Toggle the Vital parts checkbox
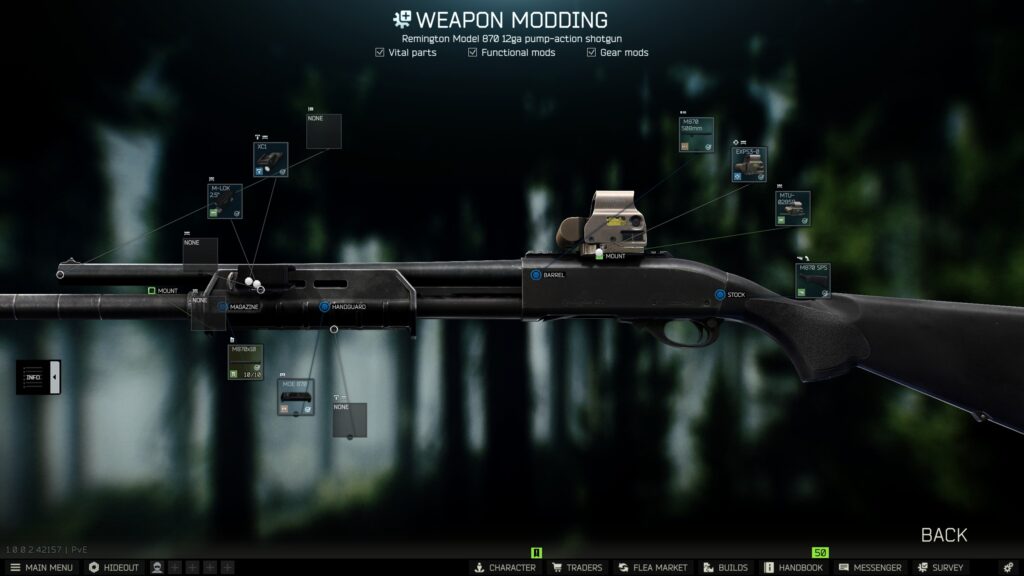Viewport: 1024px width, 576px height. (x=381, y=52)
